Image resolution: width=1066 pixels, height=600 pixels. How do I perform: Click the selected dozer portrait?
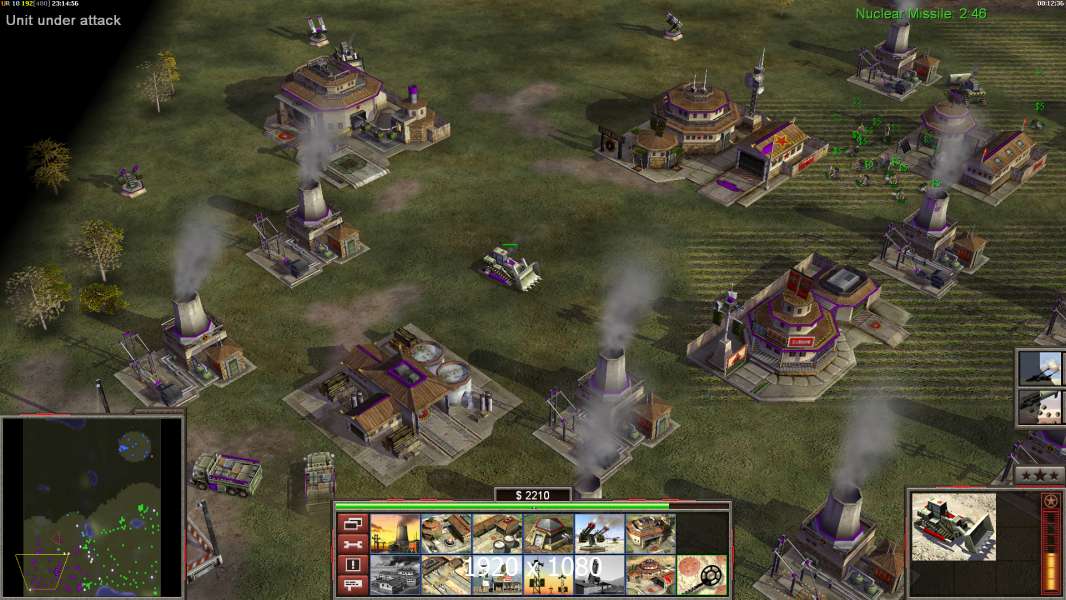click(953, 526)
